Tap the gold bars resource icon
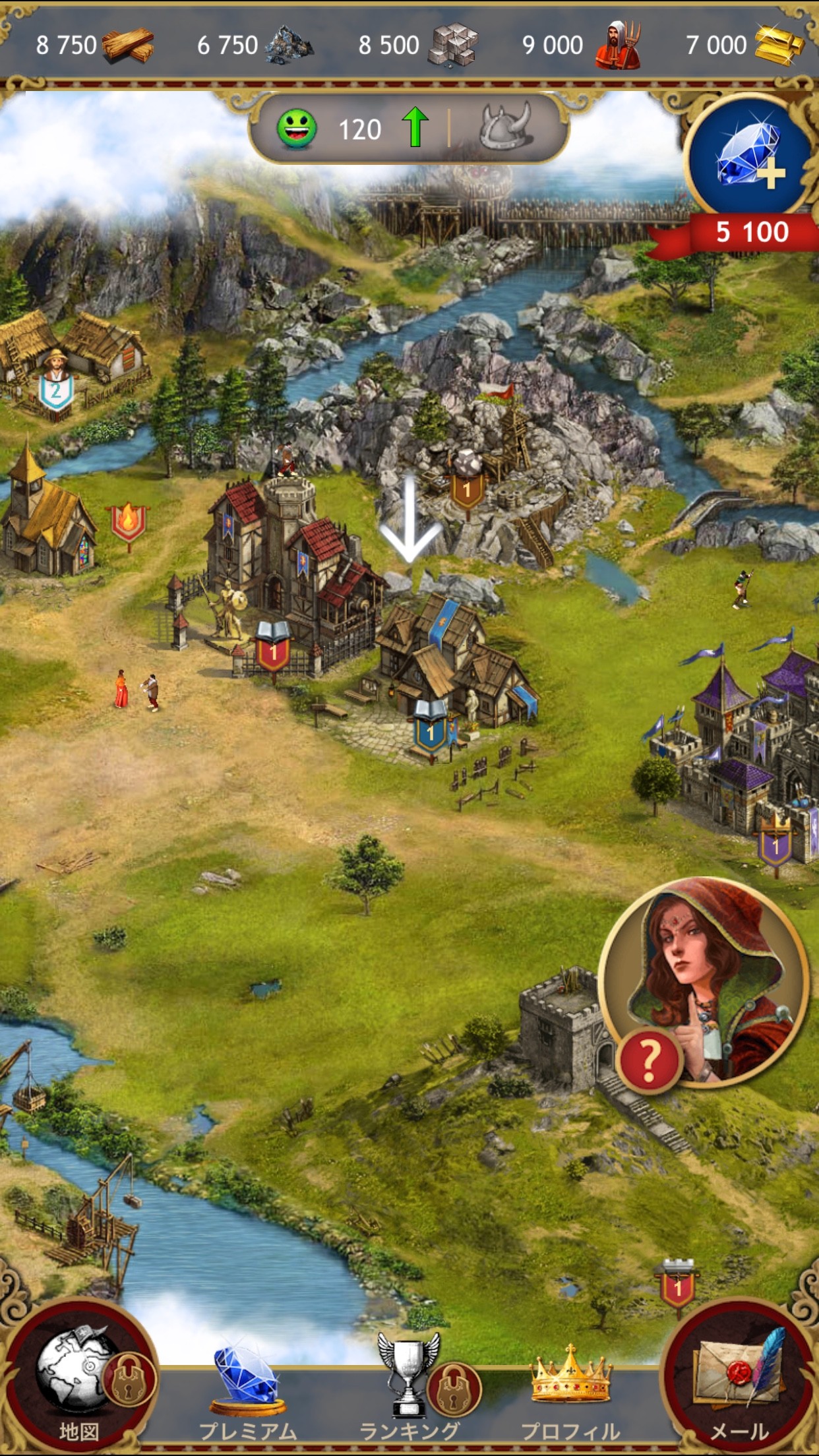This screenshot has height=1456, width=819. click(779, 45)
